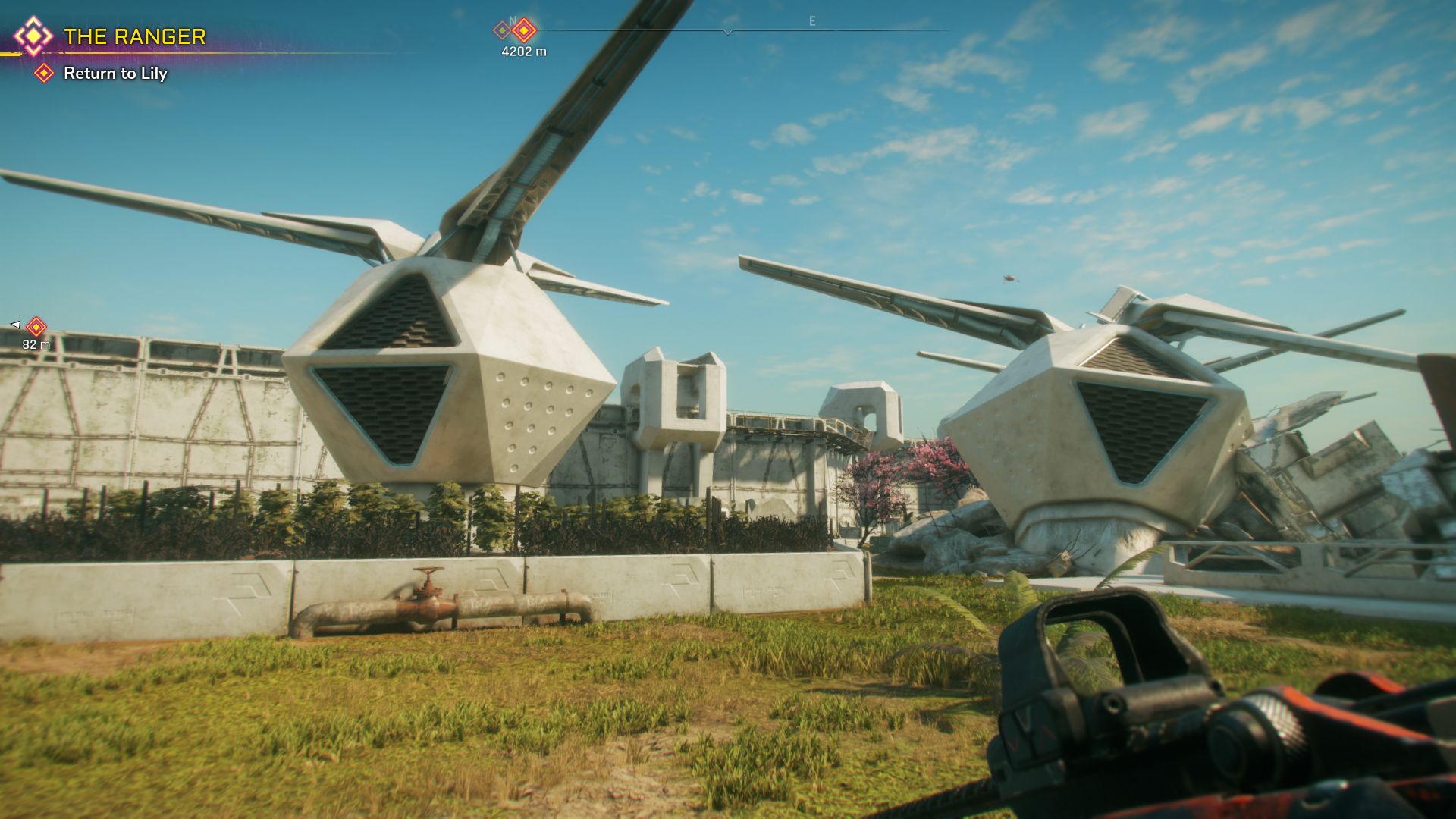Click the large quest diamond emblem
This screenshot has height=819, width=1456.
point(33,36)
